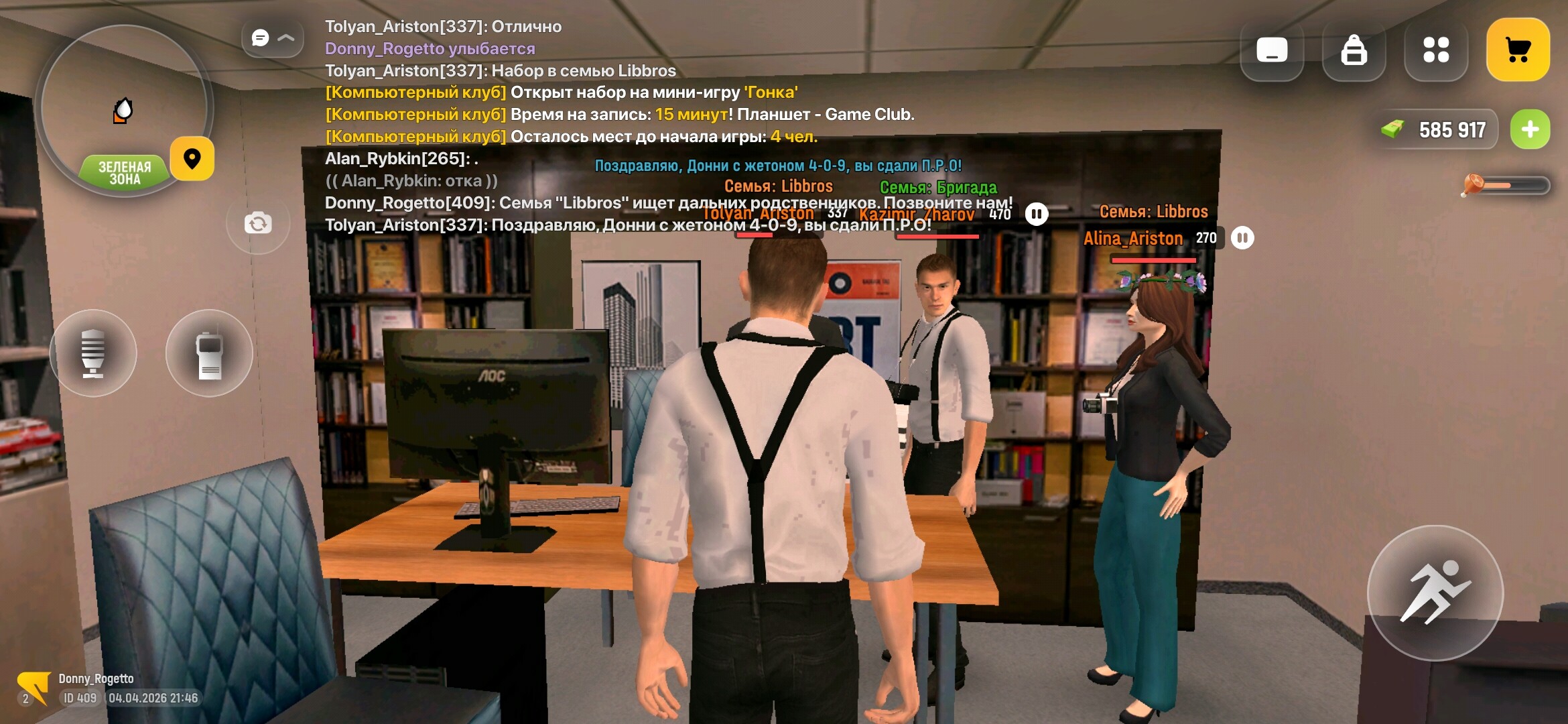
Task: Activate the microphone voice chat button
Action: pyautogui.click(x=93, y=353)
